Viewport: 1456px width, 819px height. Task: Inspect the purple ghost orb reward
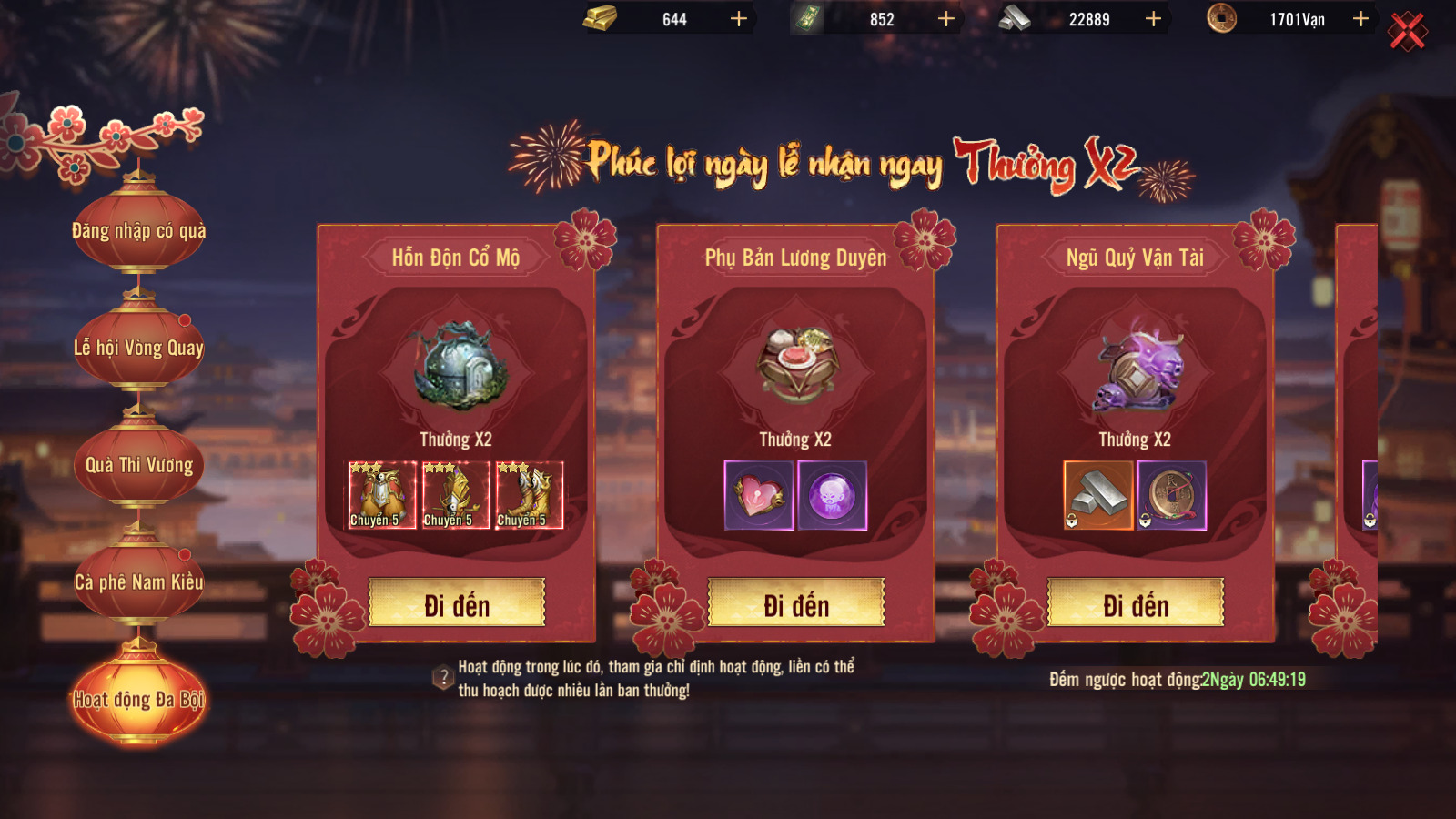click(832, 495)
